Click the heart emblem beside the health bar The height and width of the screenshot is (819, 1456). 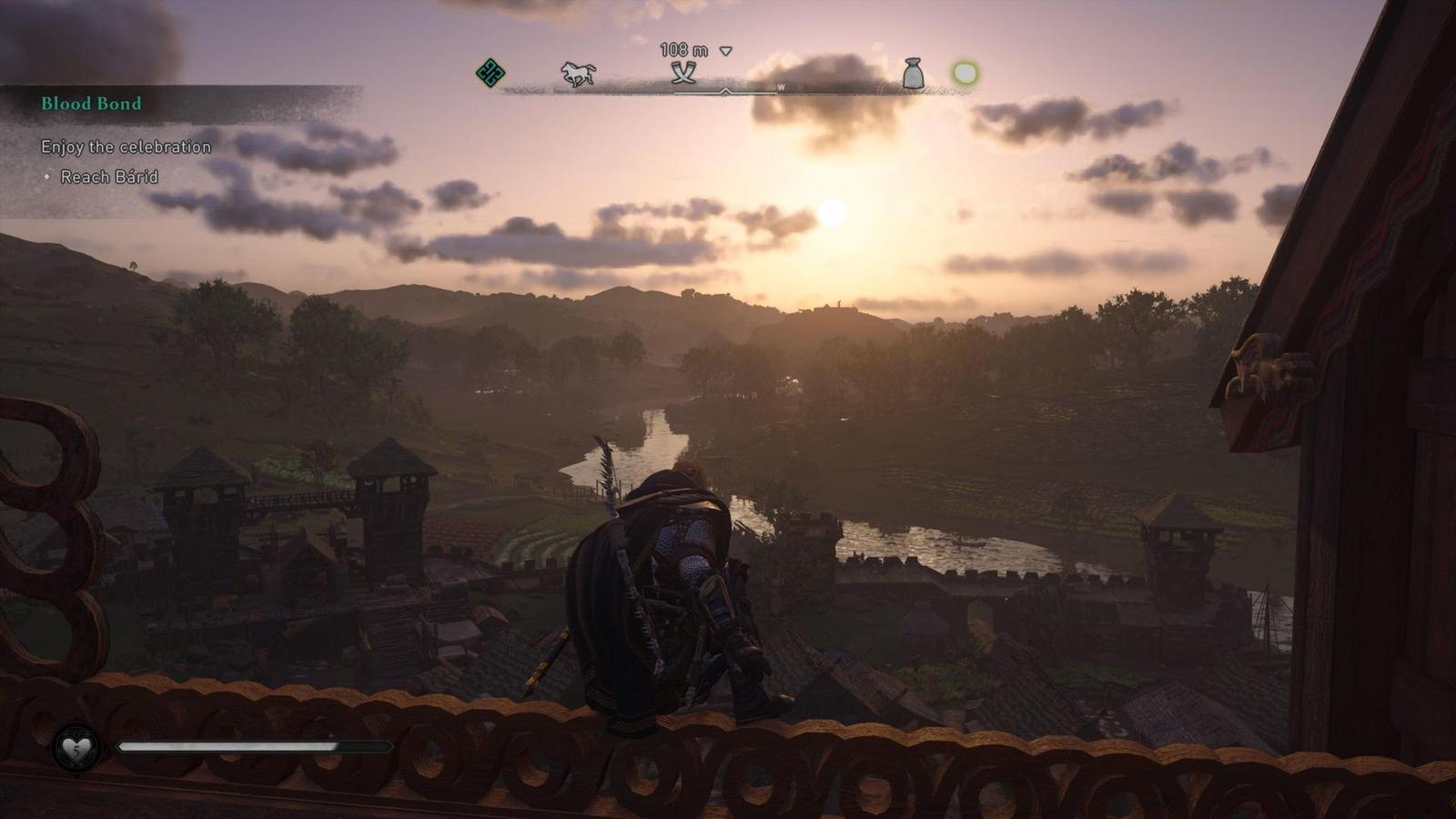point(76,748)
